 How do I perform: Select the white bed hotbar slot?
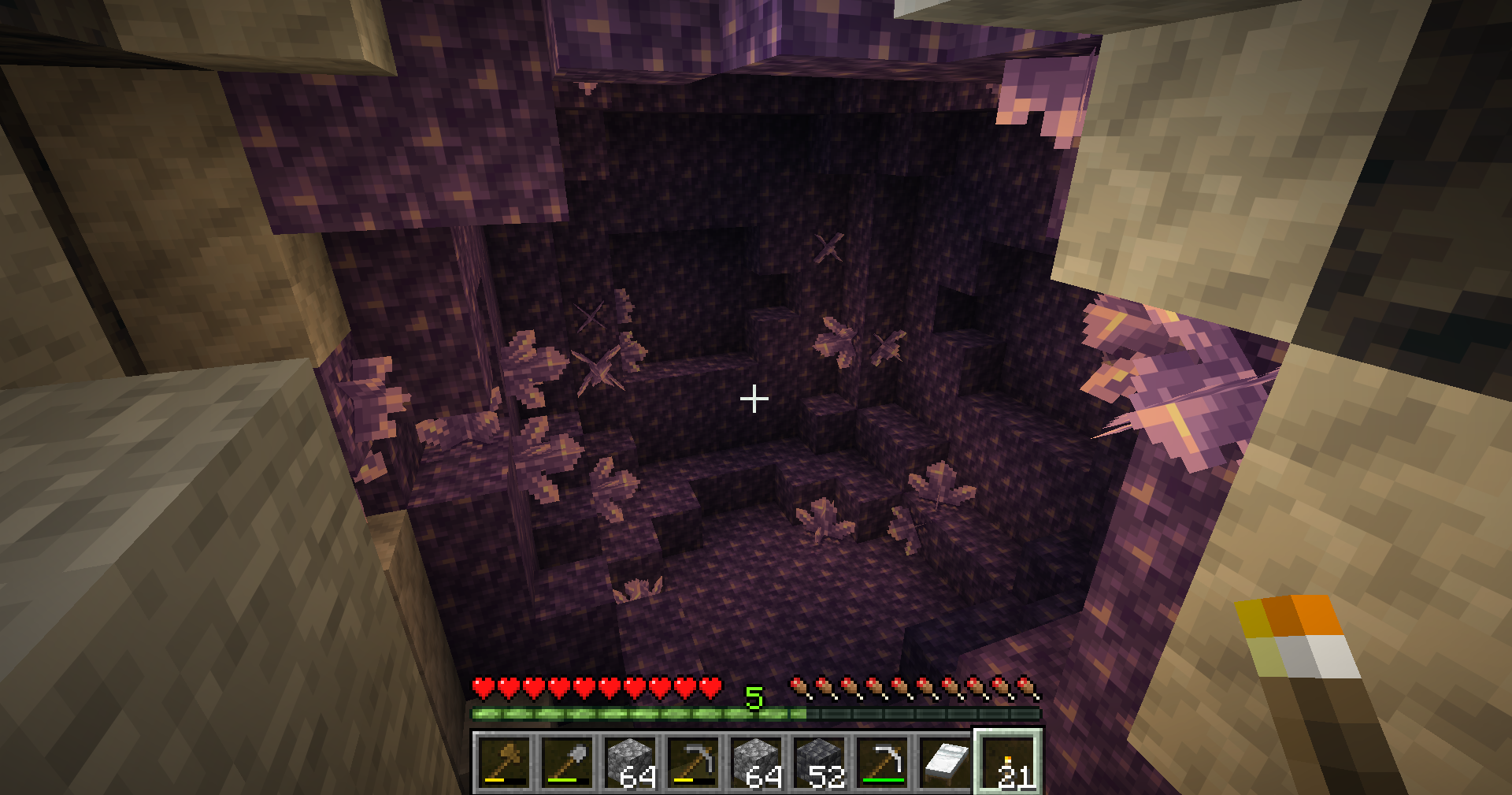[x=946, y=762]
